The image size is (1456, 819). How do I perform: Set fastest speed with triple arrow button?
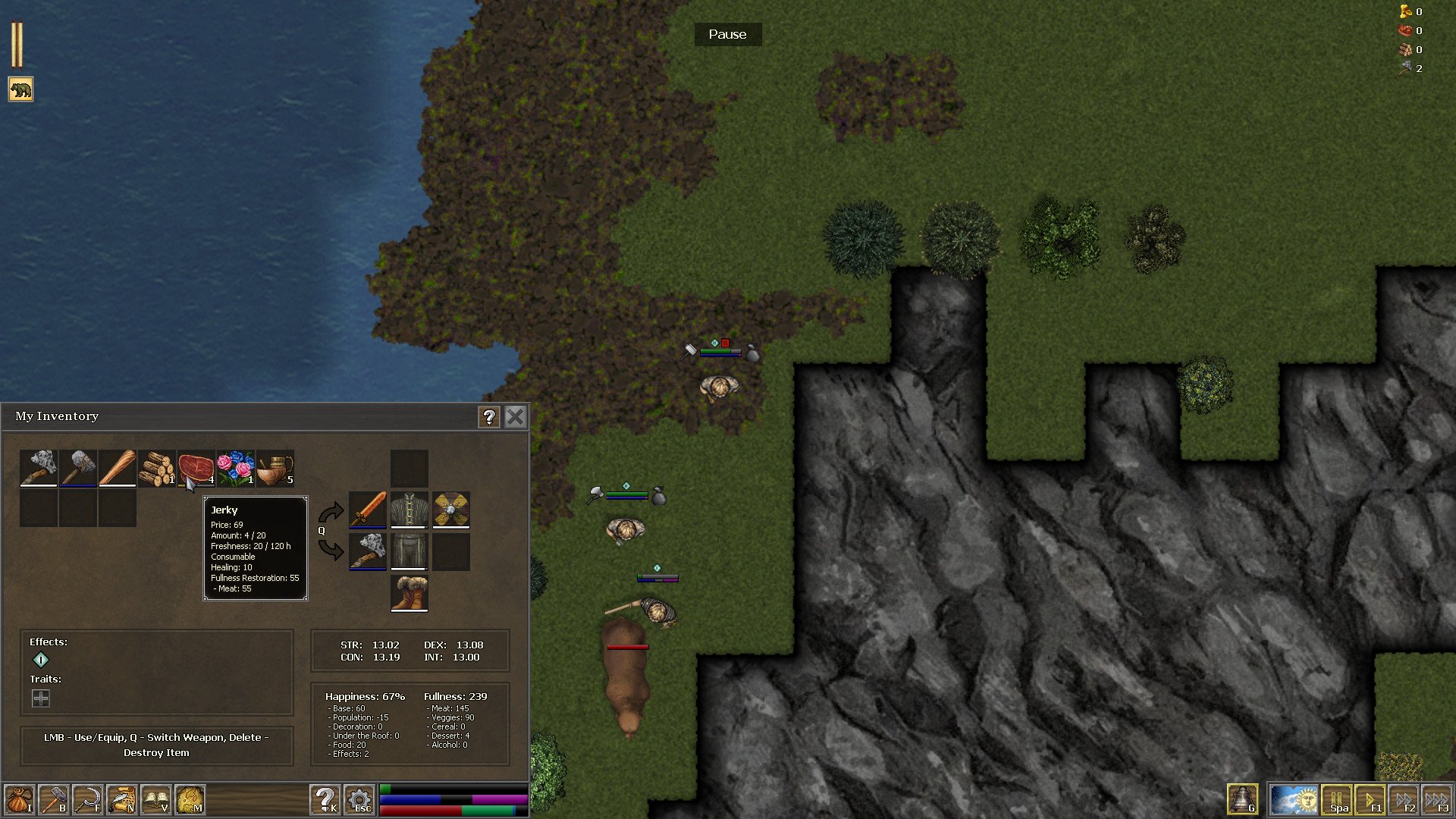coord(1436,799)
